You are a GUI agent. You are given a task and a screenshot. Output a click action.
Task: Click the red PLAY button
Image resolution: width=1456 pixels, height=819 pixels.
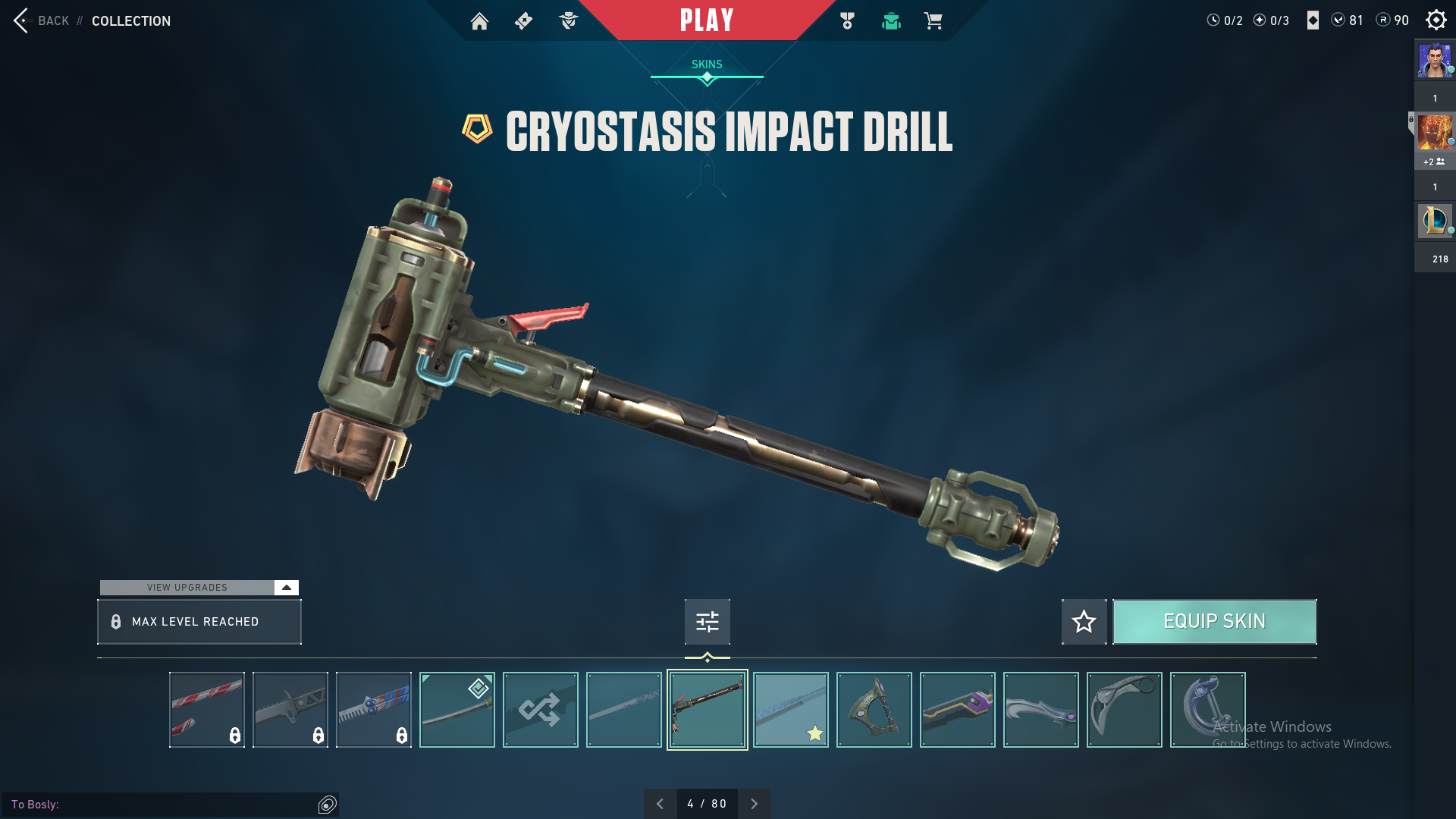pos(707,20)
